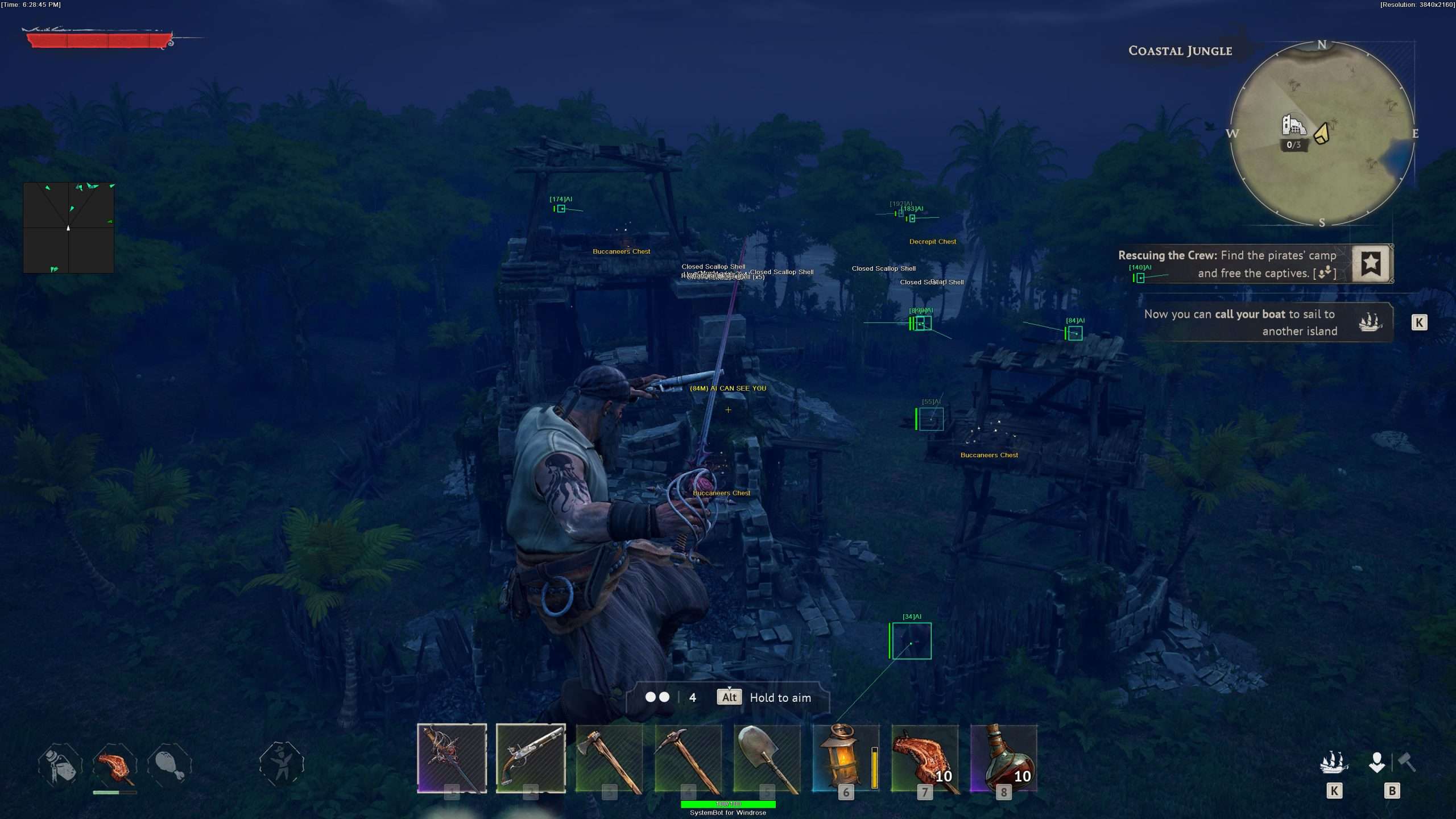Pick the shovel hotbar slot
This screenshot has height=819, width=1456.
coord(767,758)
